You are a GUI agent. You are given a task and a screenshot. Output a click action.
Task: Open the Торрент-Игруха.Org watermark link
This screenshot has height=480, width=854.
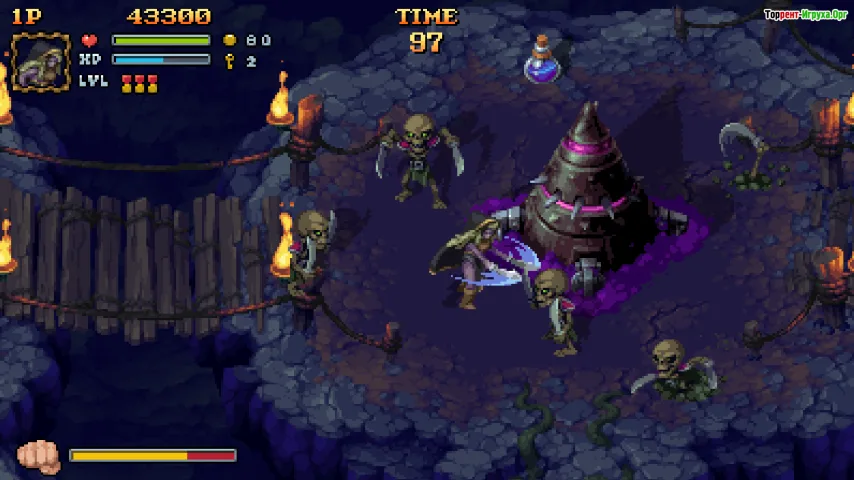pos(806,15)
